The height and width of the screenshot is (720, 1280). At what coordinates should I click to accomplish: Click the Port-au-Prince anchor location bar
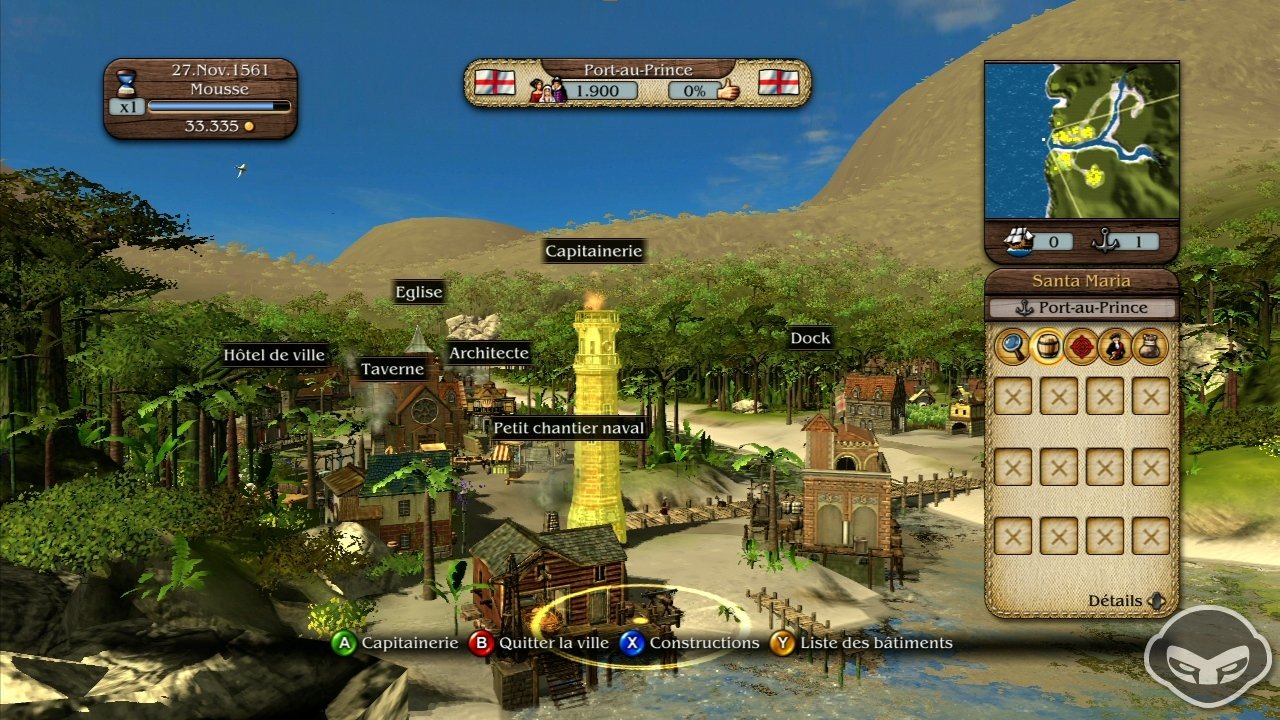coord(1081,308)
